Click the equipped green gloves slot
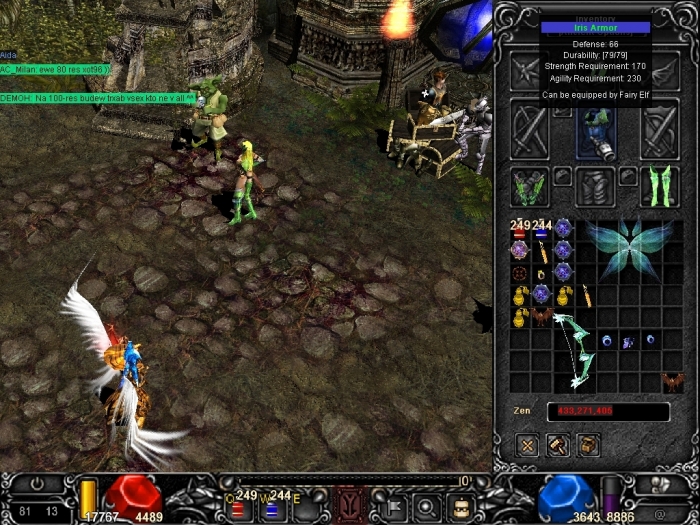 coord(529,189)
